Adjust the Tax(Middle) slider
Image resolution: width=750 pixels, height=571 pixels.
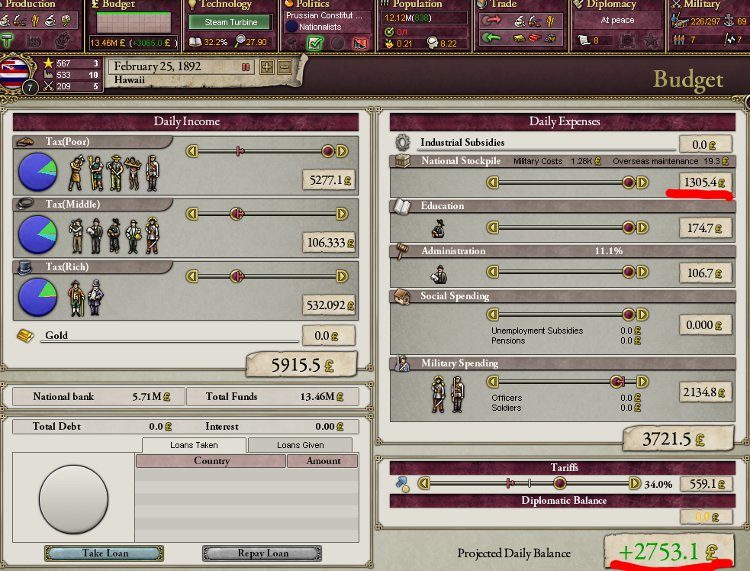coord(238,213)
